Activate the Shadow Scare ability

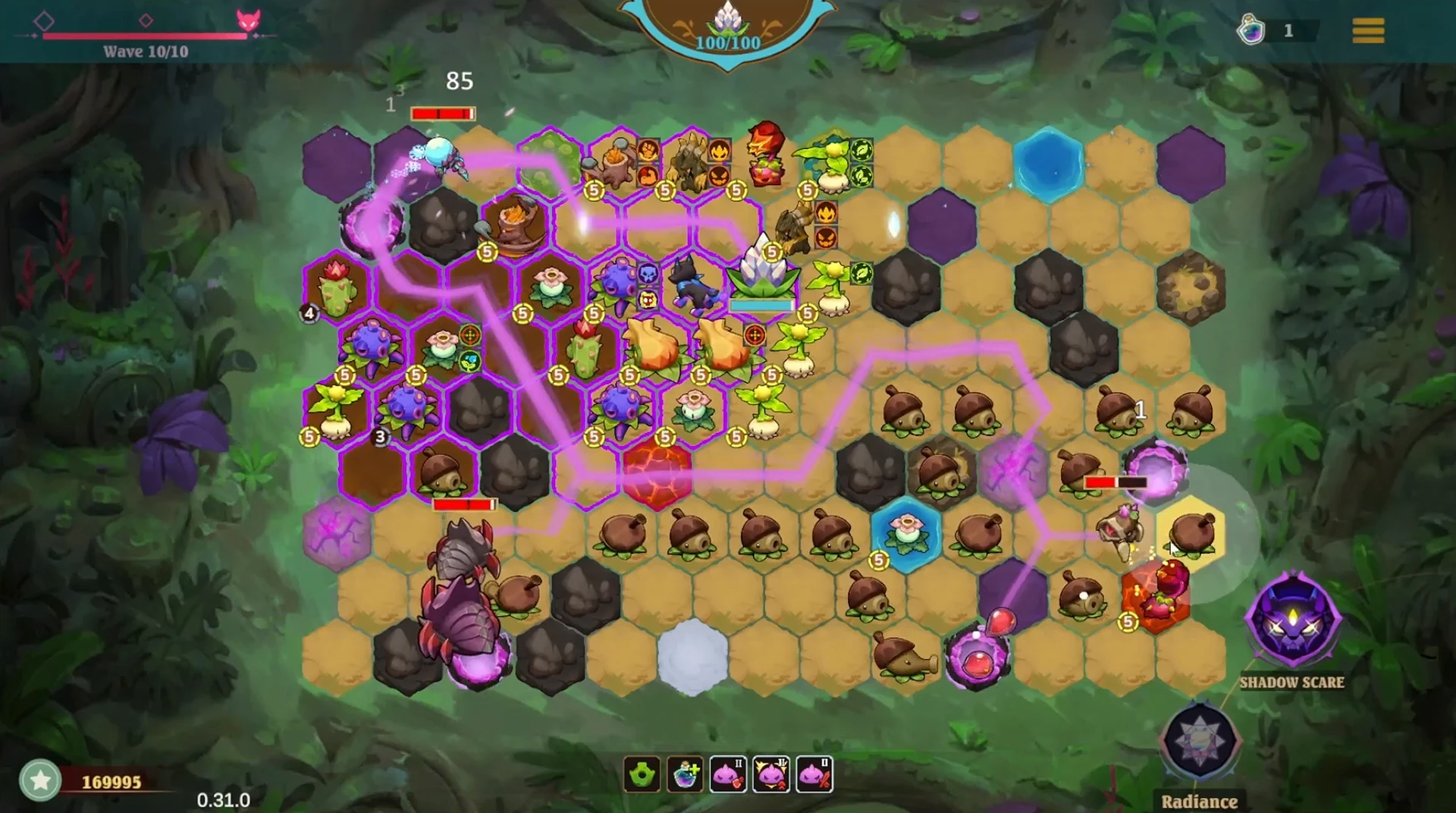click(x=1292, y=621)
